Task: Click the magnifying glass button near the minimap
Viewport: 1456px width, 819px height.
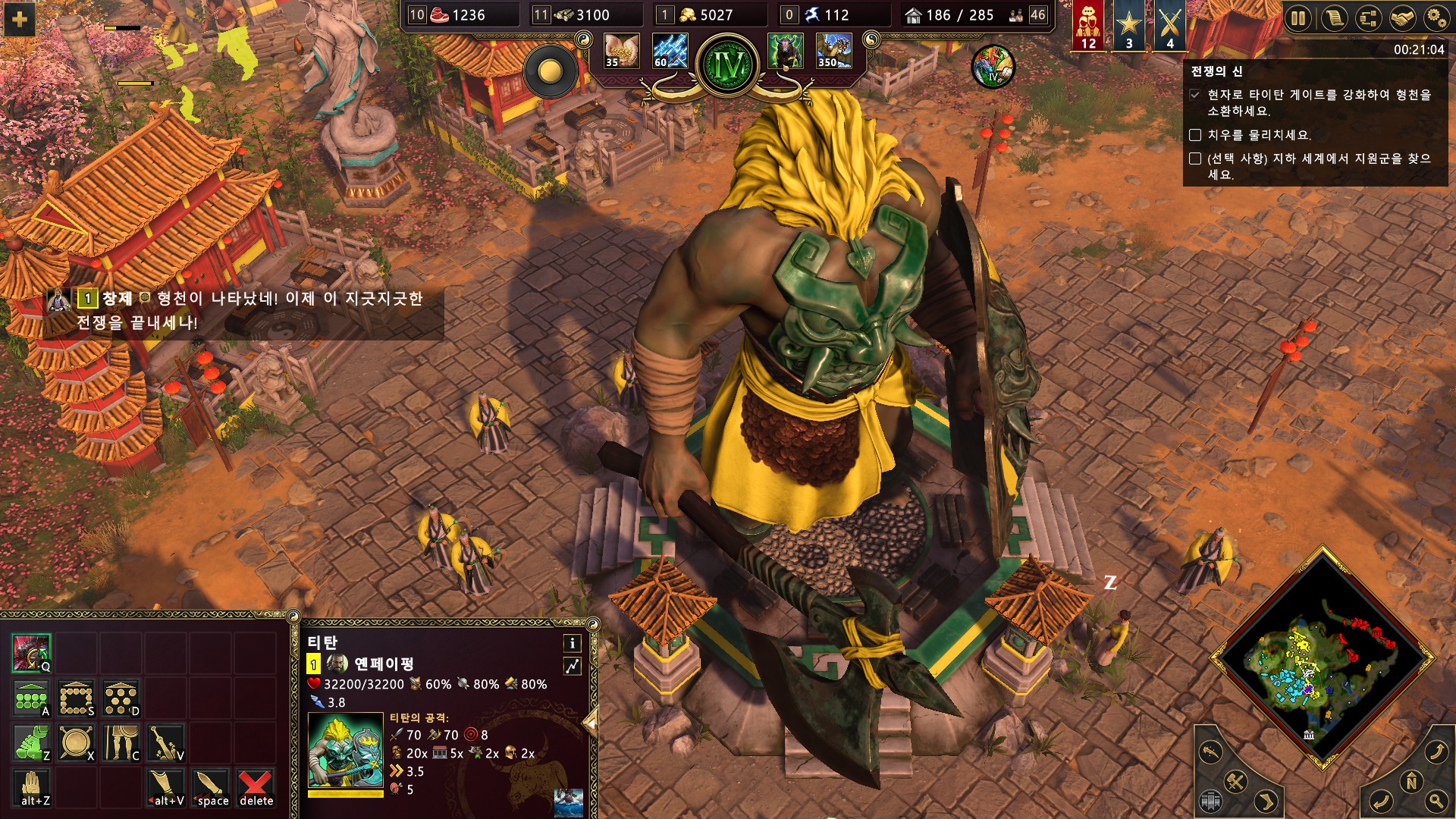Action: (1436, 801)
